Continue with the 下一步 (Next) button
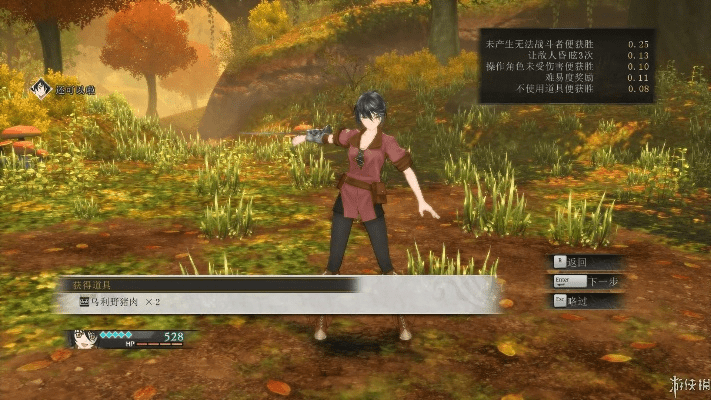Screen dimensions: 711x400 (587, 282)
